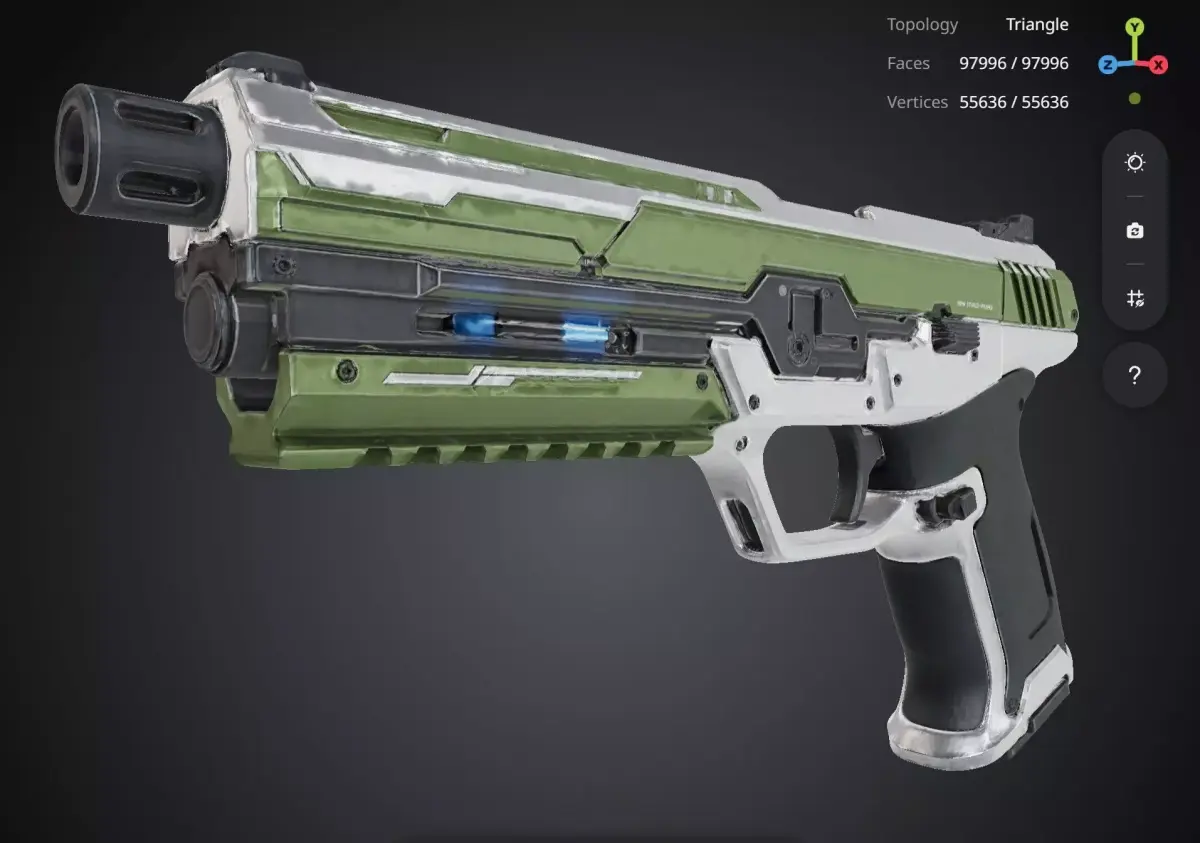
Task: Toggle the grid visibility icon
Action: (1135, 298)
